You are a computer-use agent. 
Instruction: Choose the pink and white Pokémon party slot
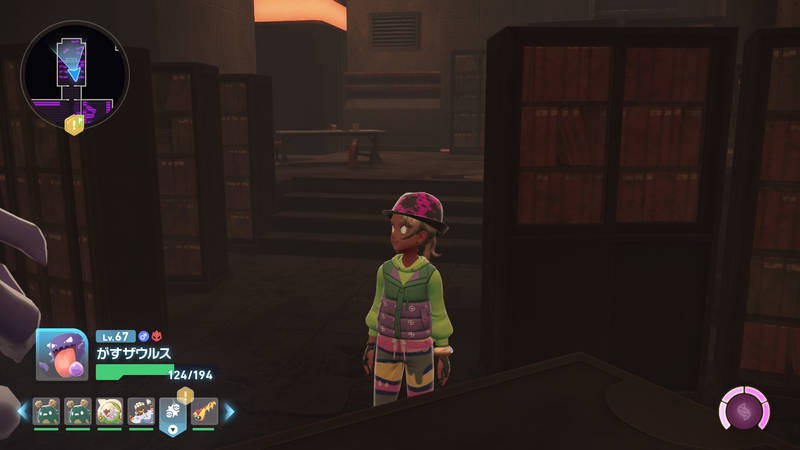(x=109, y=411)
